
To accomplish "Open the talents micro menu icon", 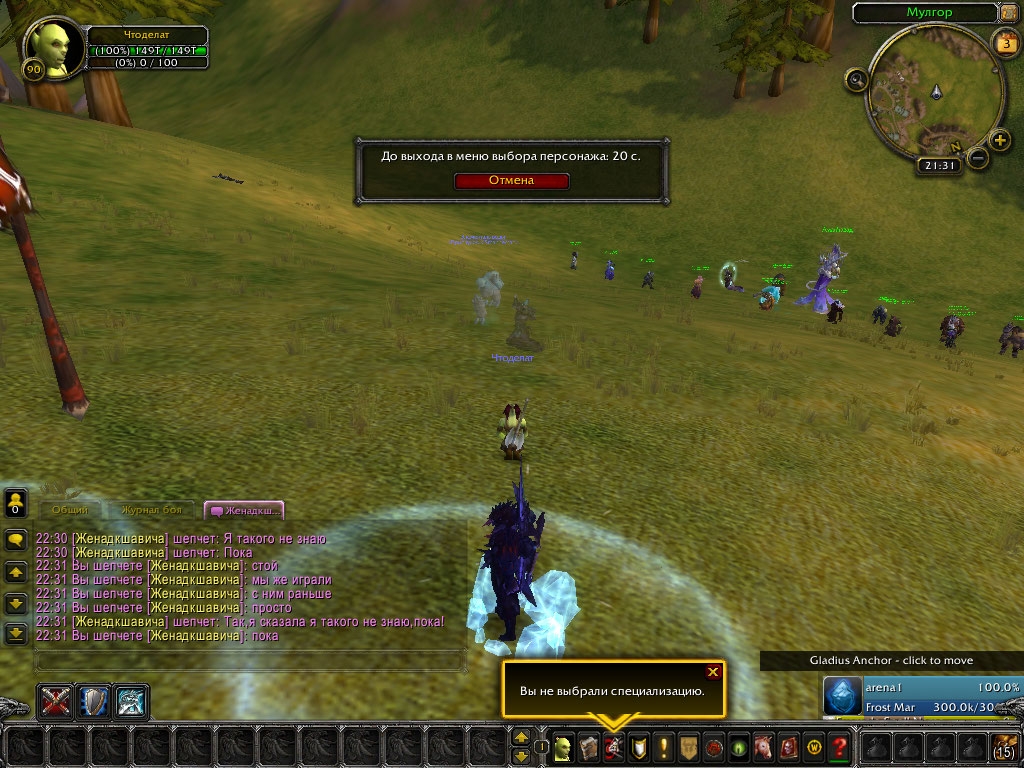I will pyautogui.click(x=614, y=746).
